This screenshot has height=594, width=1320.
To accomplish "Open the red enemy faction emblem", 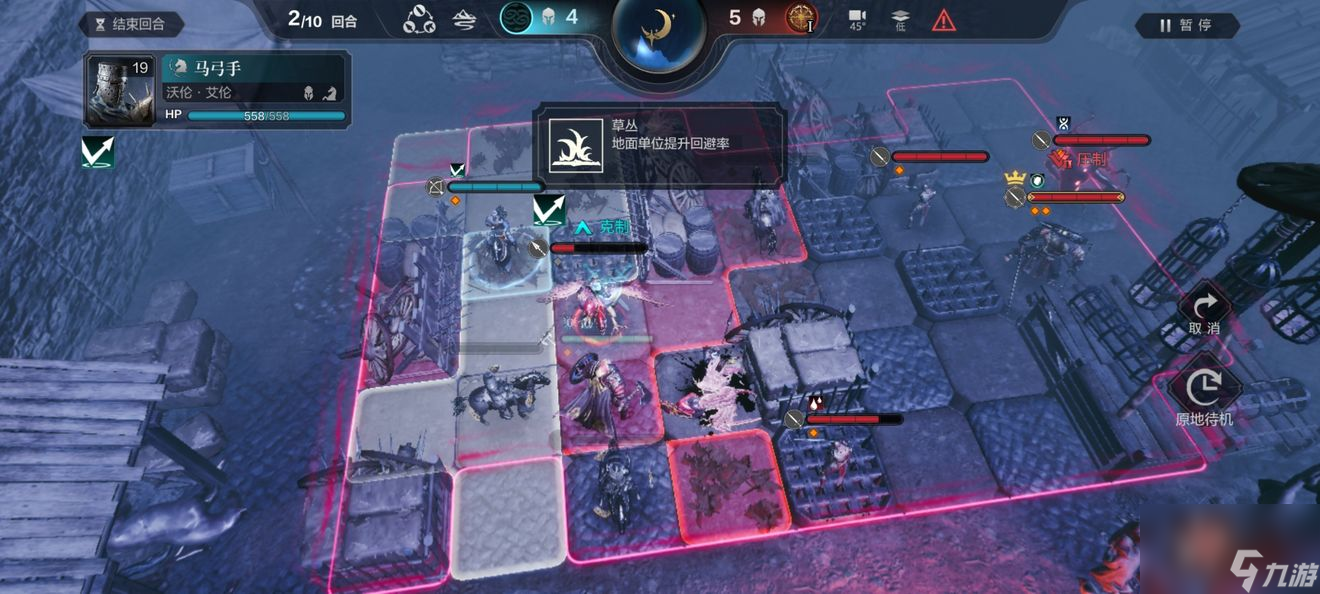I will click(800, 17).
